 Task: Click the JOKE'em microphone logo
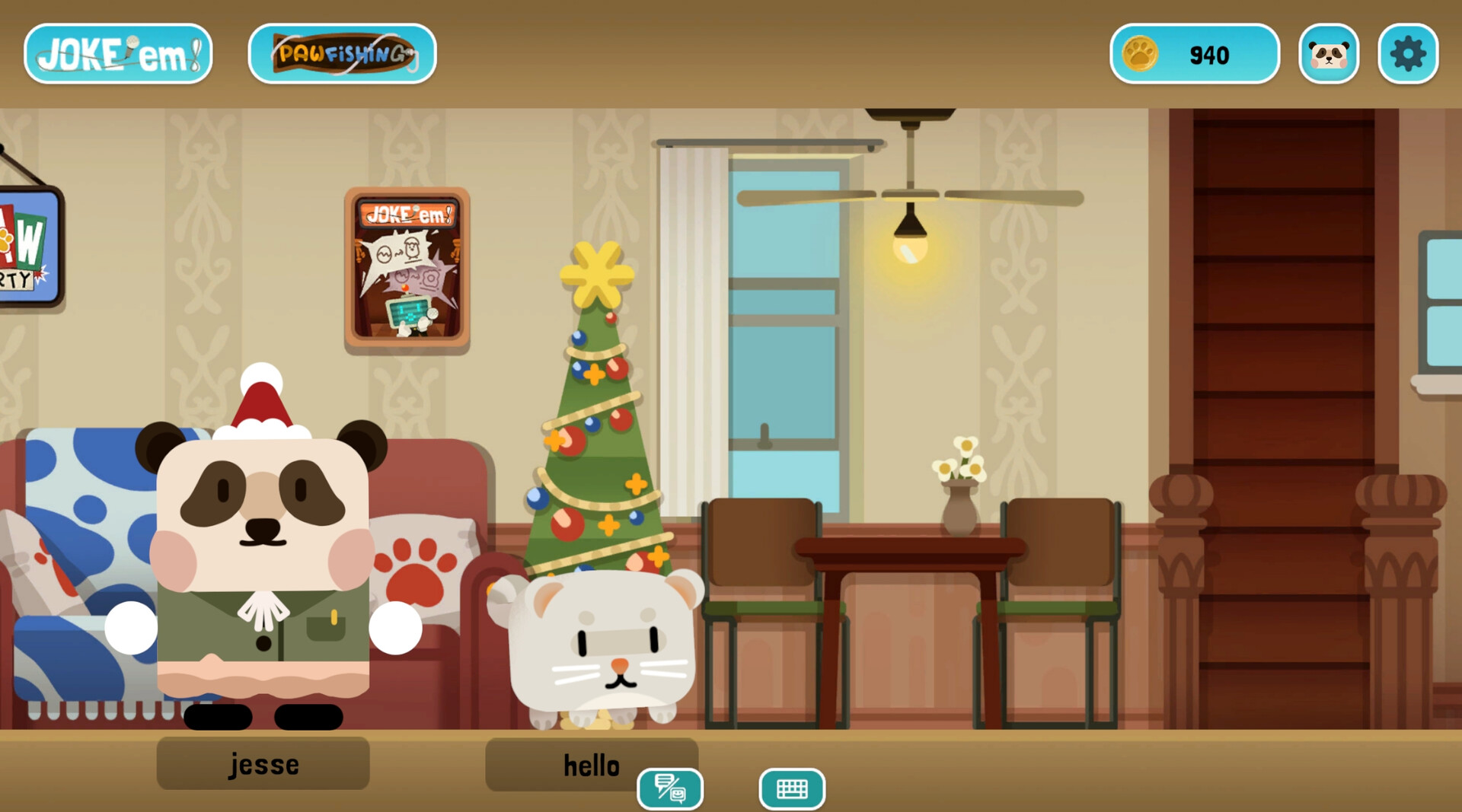click(x=117, y=53)
